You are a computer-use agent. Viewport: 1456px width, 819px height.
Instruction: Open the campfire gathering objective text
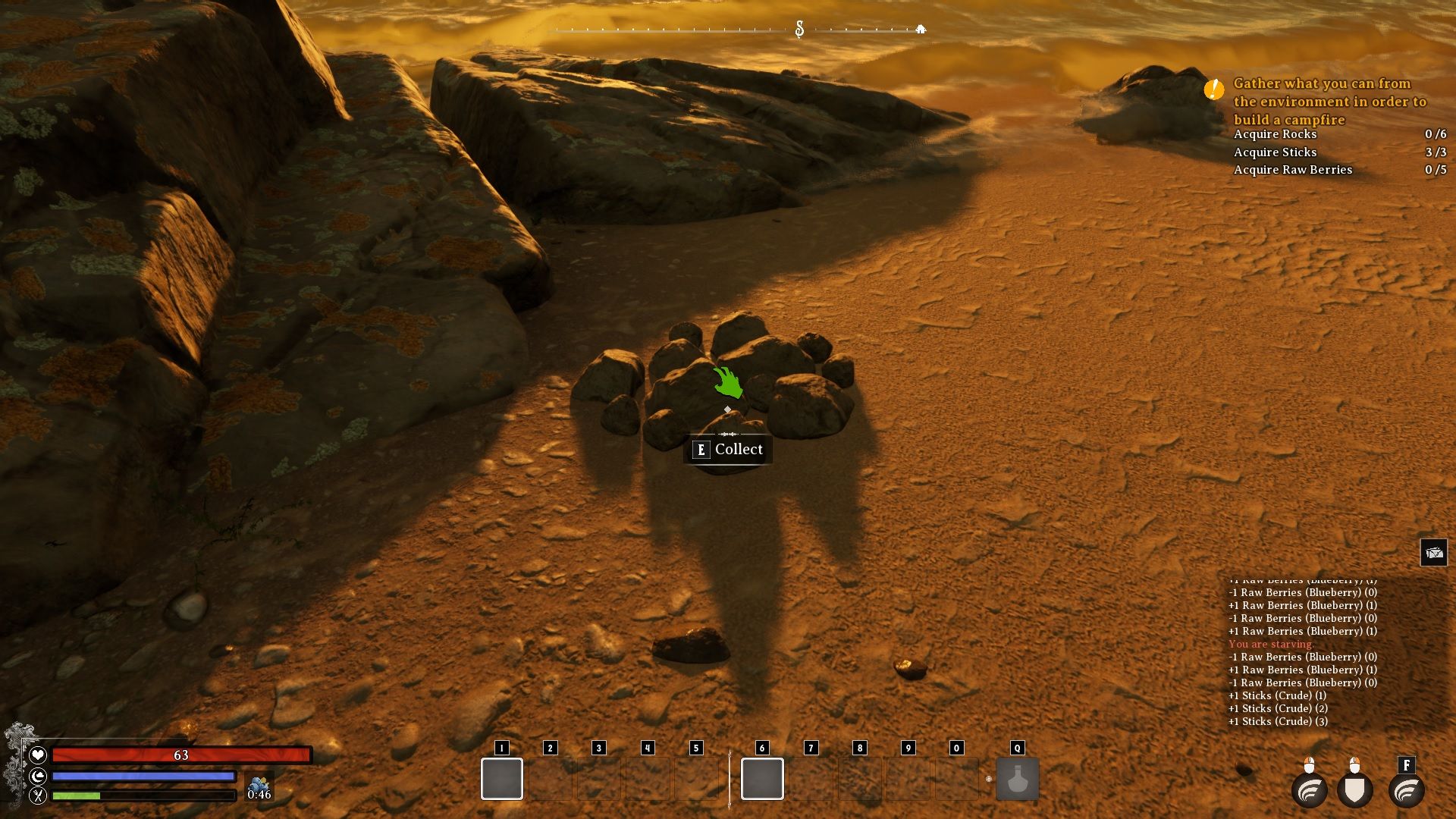tap(1329, 102)
